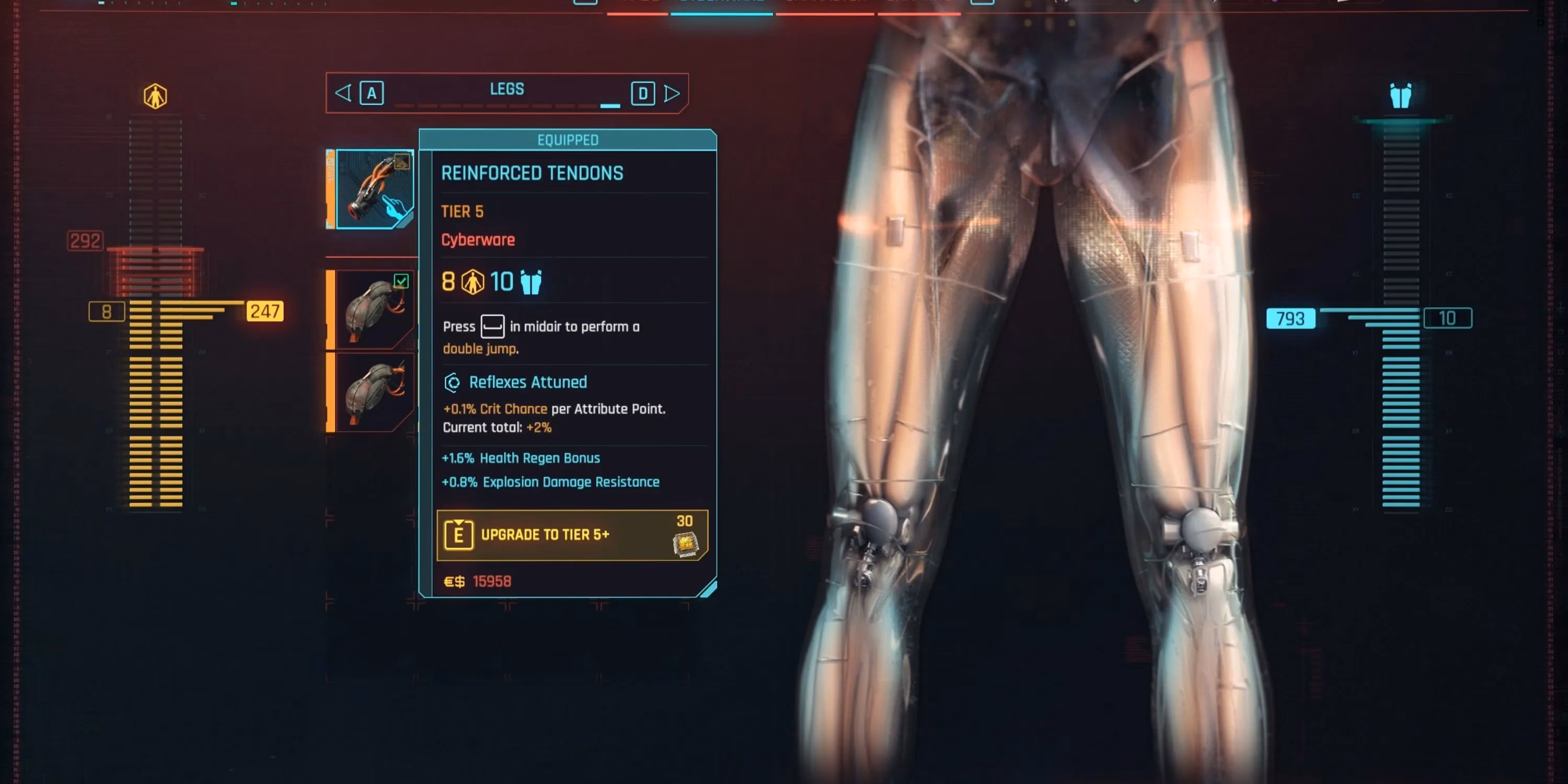Viewport: 1568px width, 784px height.
Task: Select the humanoid attribute icon showing 8
Action: click(x=473, y=281)
